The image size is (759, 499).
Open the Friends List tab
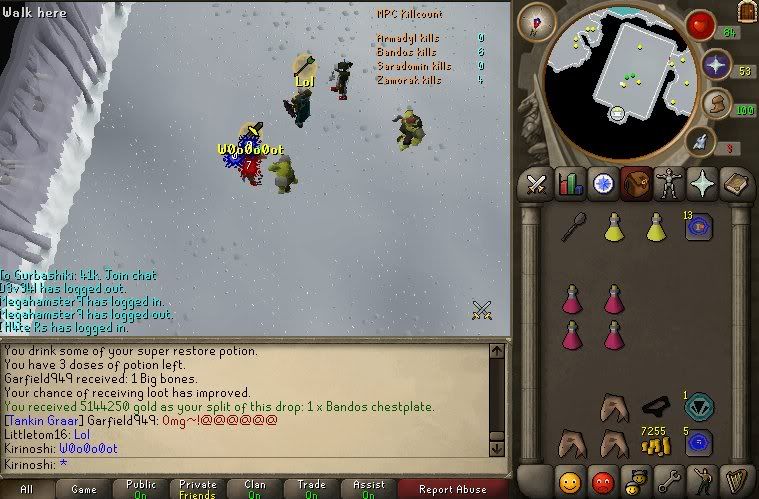570,480
